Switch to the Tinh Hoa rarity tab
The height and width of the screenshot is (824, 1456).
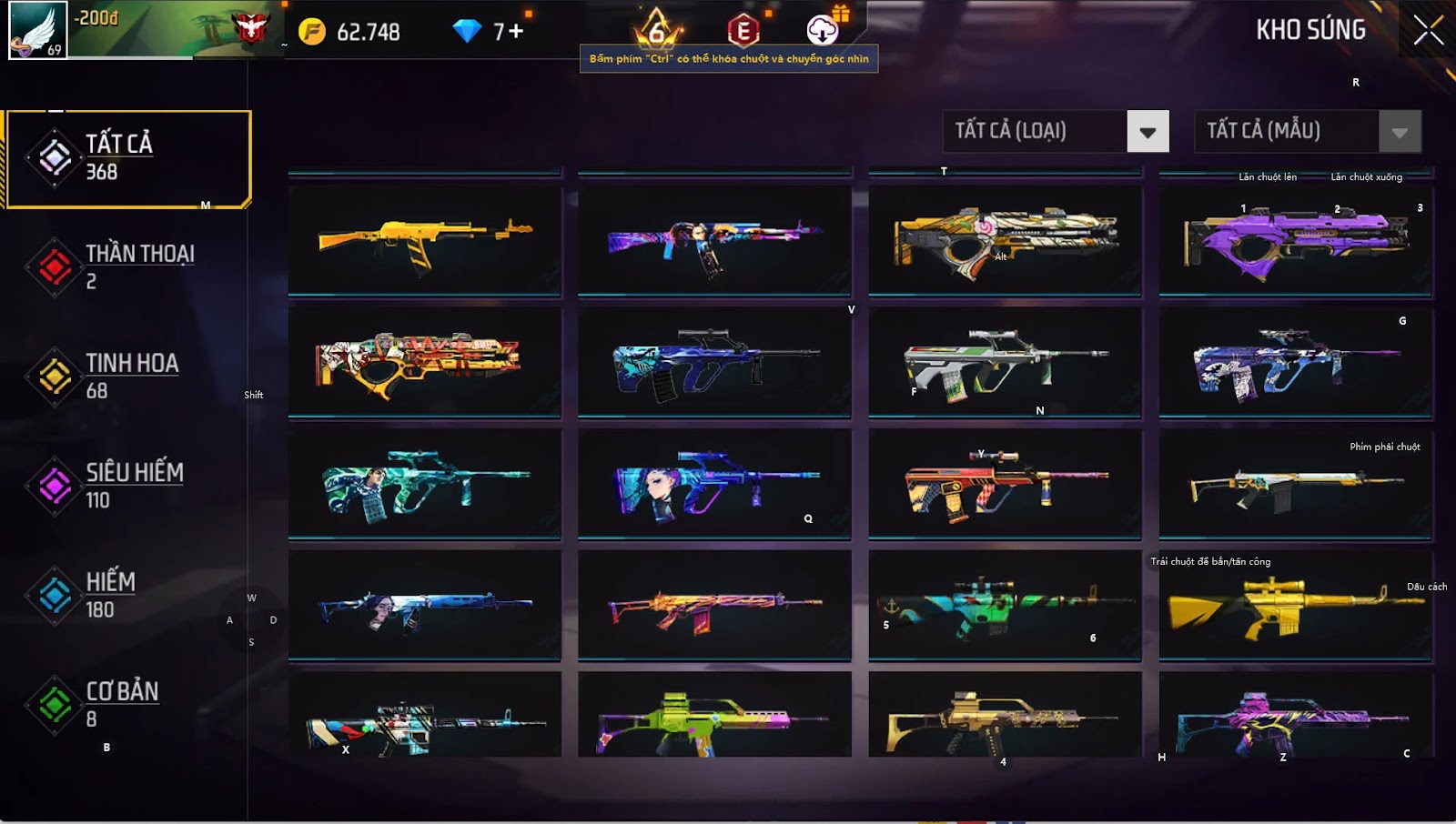click(127, 376)
